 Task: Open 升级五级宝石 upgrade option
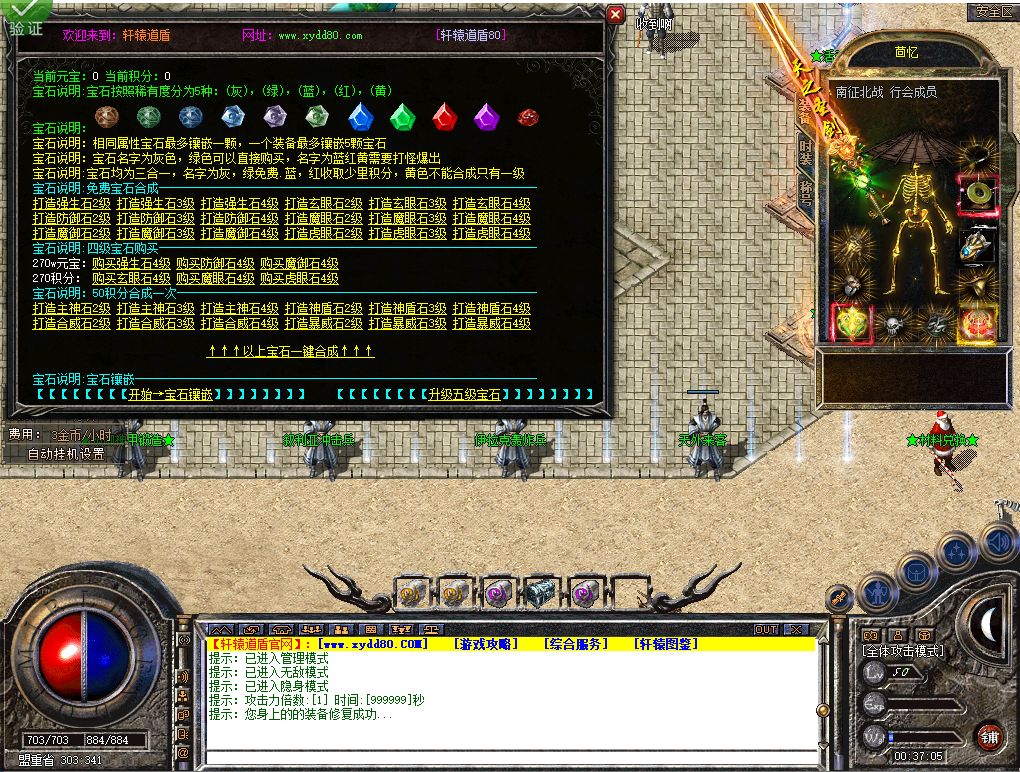click(x=464, y=395)
